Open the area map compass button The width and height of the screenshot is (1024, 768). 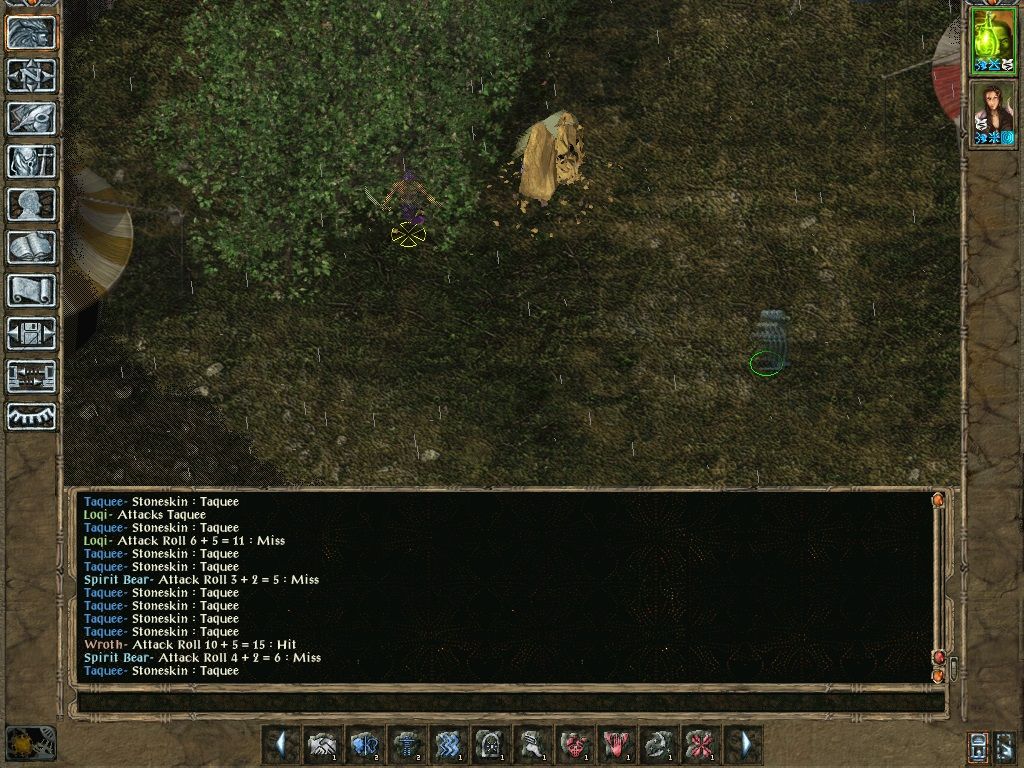[31, 75]
